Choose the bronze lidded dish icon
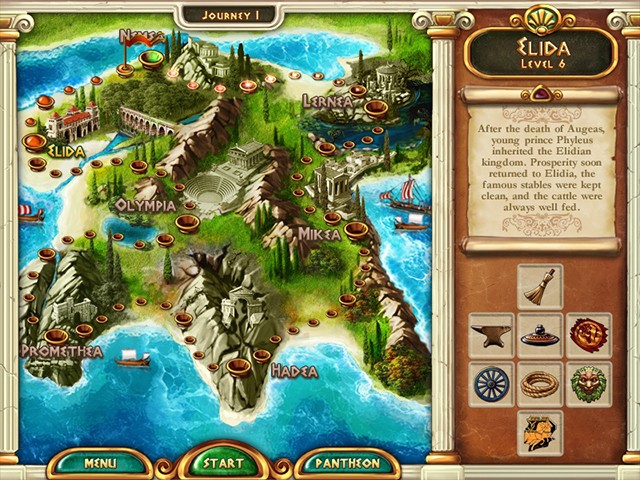The width and height of the screenshot is (640, 480). (x=540, y=335)
